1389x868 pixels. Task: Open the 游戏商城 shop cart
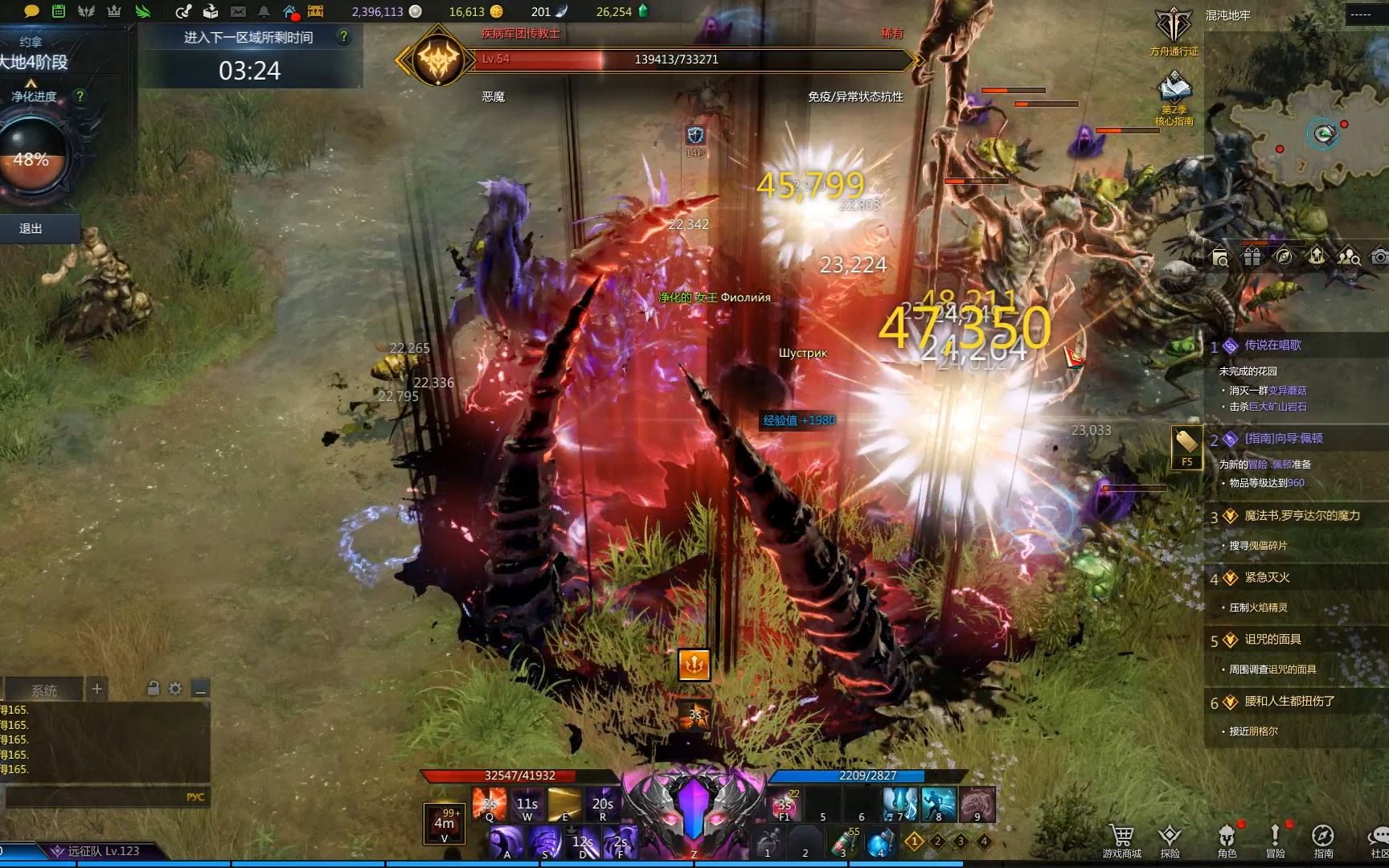1121,840
